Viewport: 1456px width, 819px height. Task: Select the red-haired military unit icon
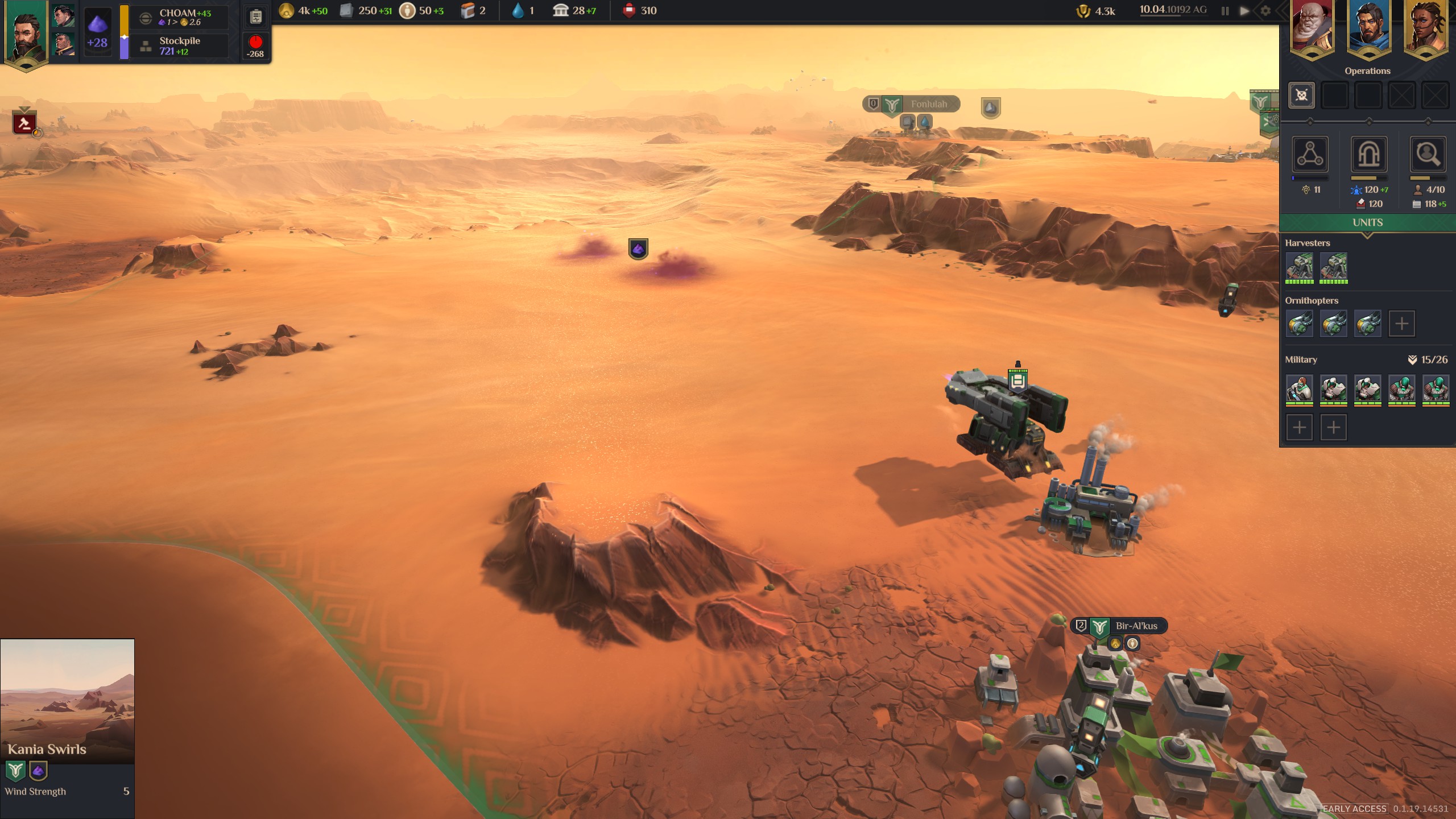point(1299,389)
